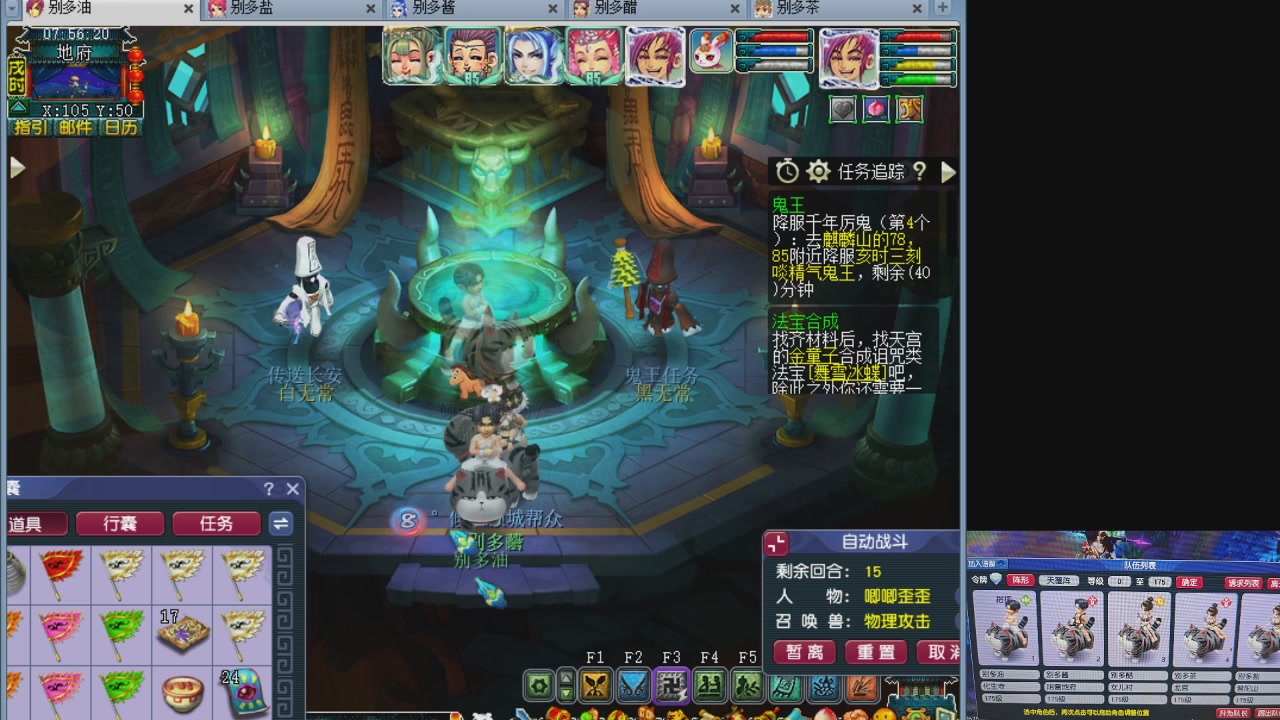
Task: Use the peach item in the quick-use slot
Action: [876, 109]
